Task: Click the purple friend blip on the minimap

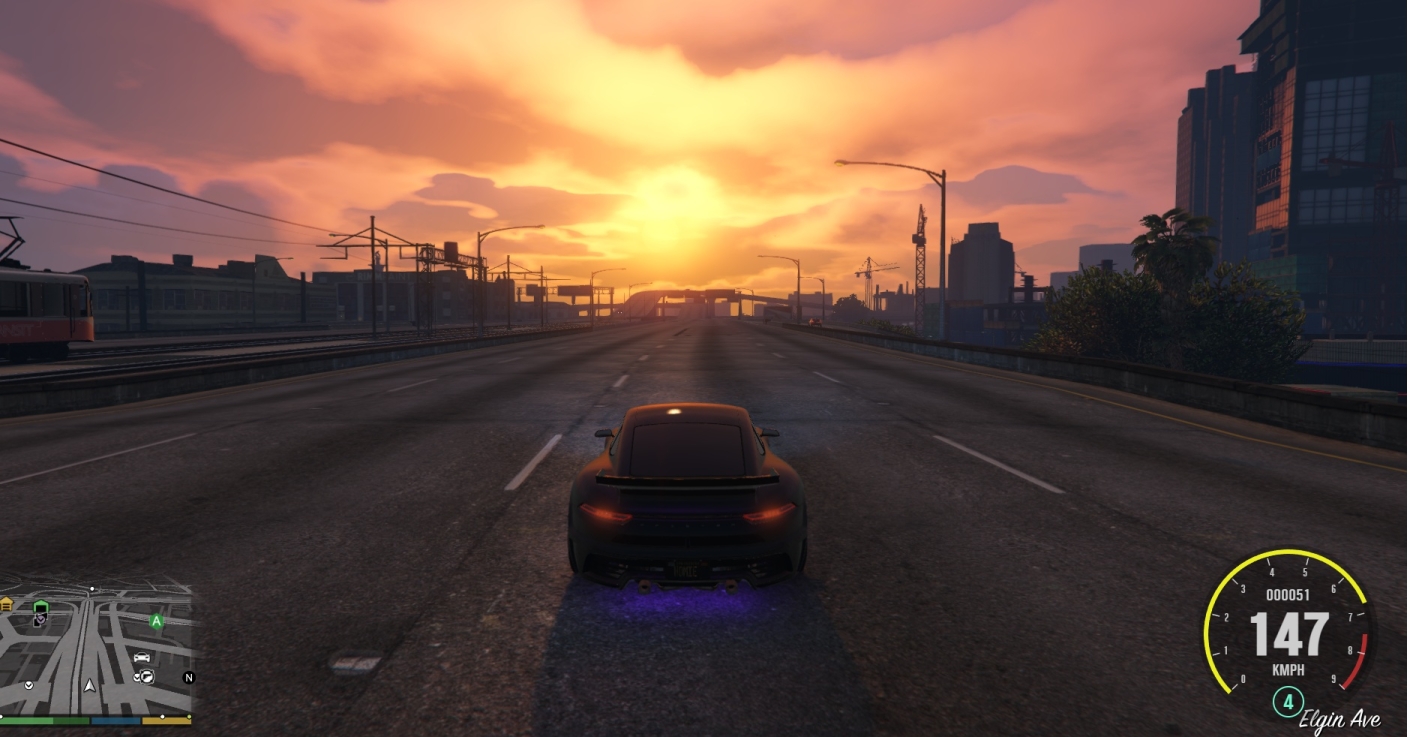Action: [40, 619]
